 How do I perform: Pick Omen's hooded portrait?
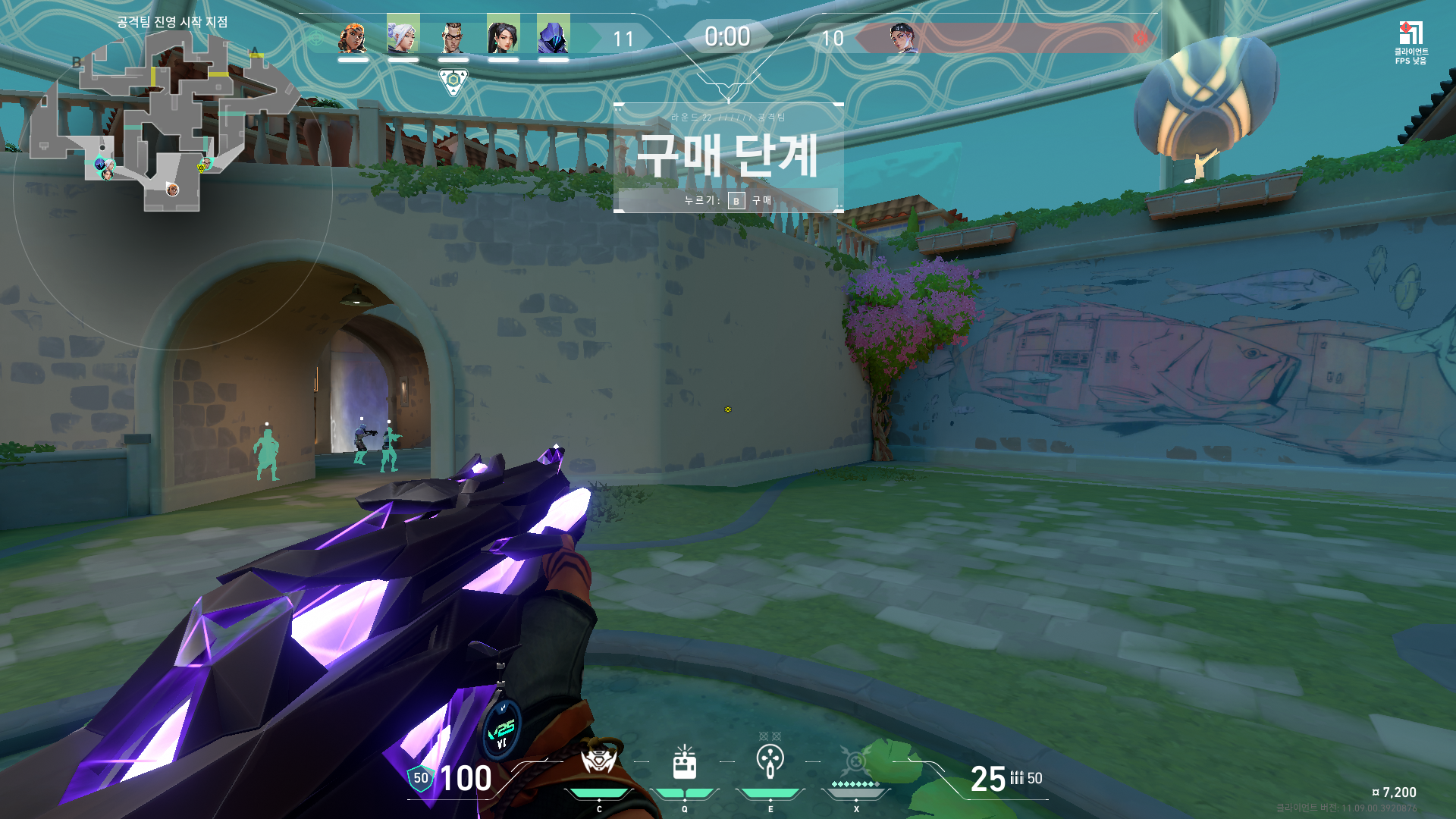(553, 36)
